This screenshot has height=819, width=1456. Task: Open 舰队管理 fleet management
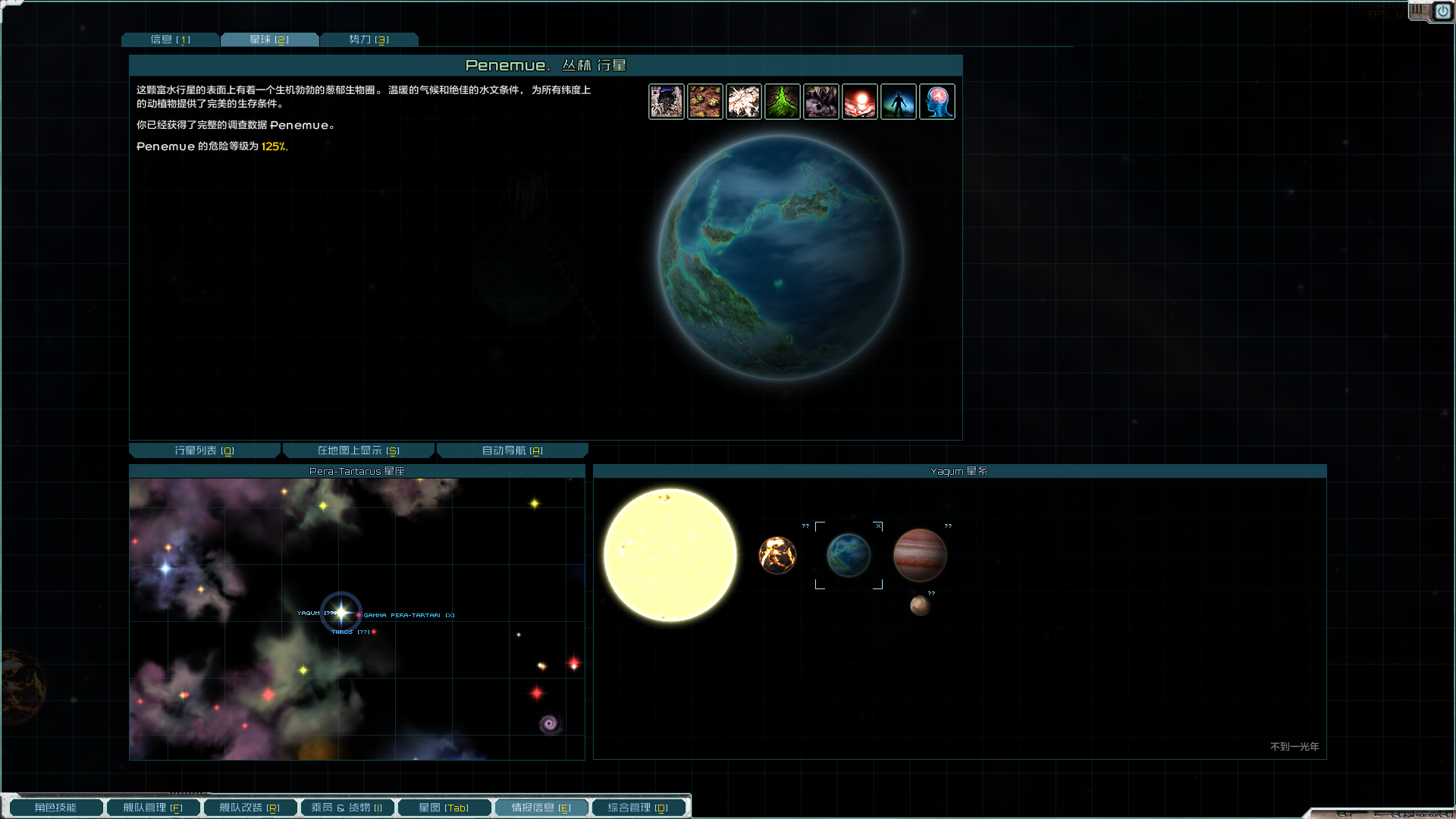point(152,808)
